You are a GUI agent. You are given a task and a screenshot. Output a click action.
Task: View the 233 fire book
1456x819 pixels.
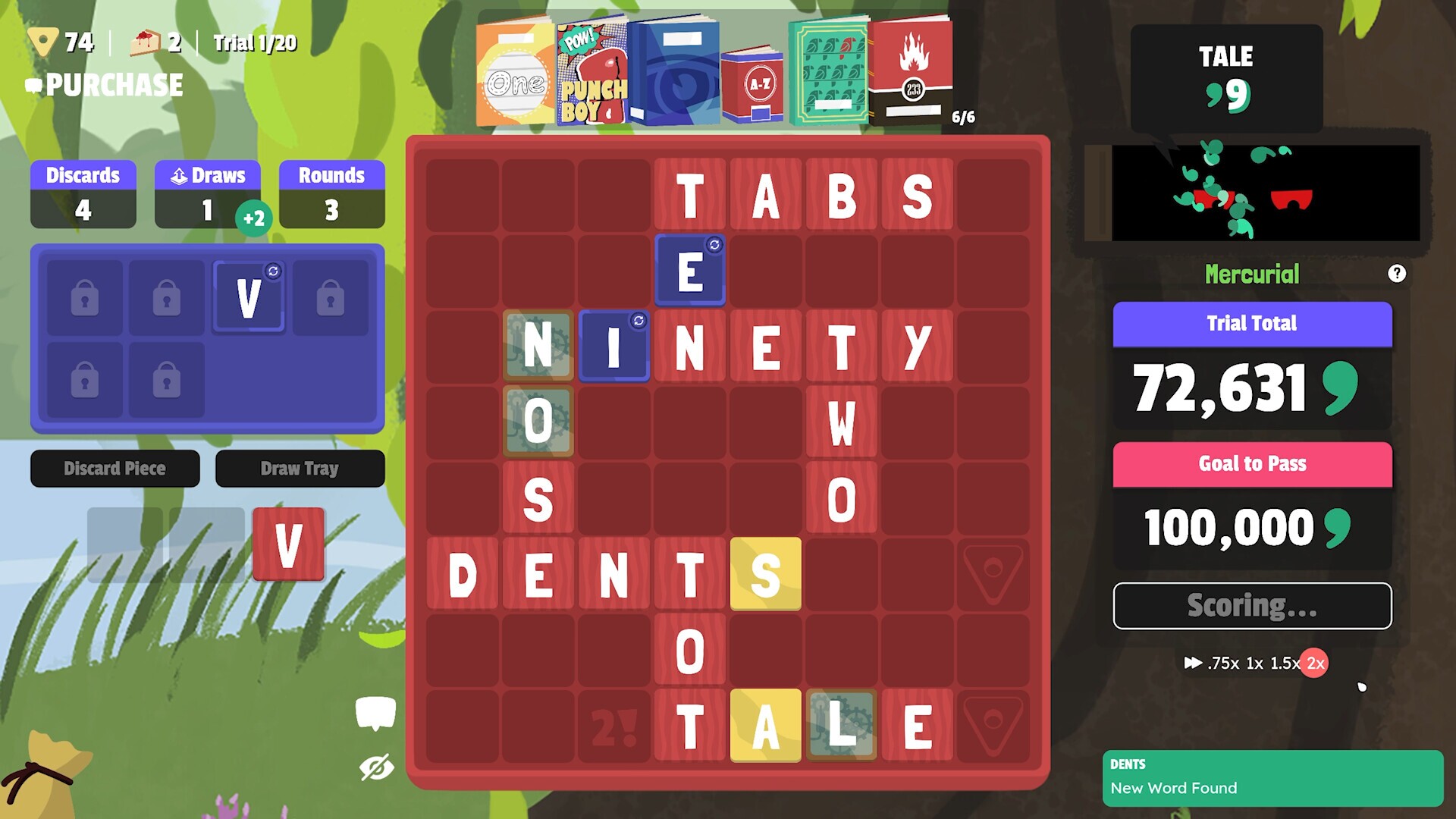[912, 72]
